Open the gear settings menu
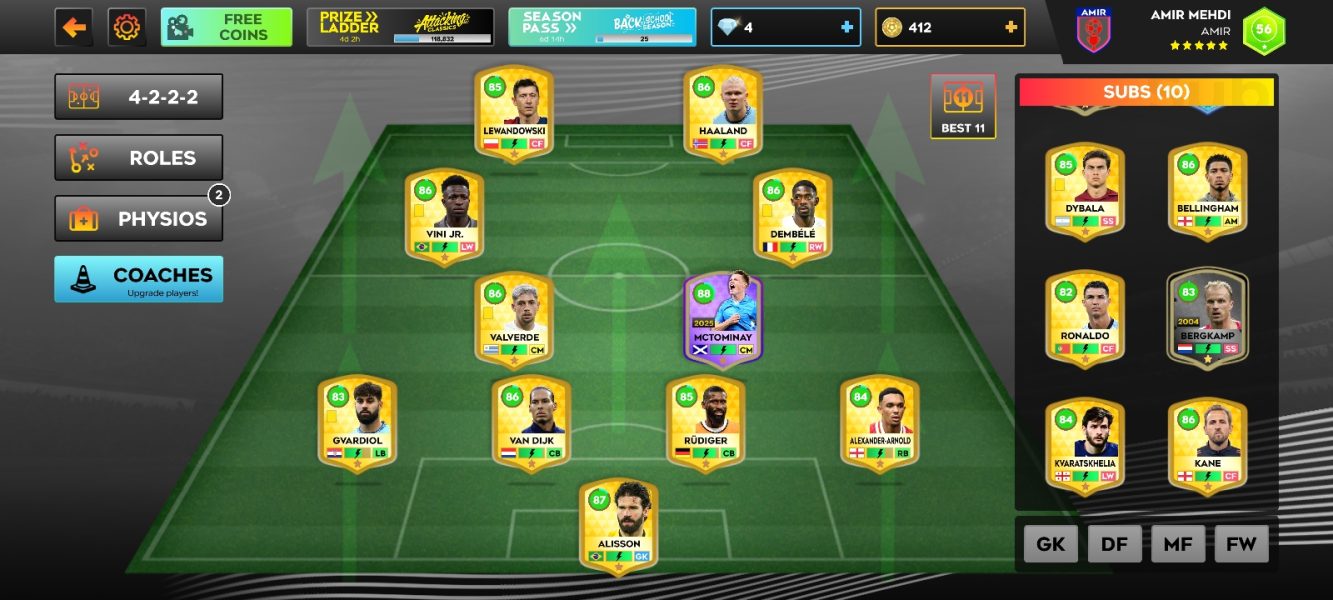The width and height of the screenshot is (1333, 600). pyautogui.click(x=126, y=27)
